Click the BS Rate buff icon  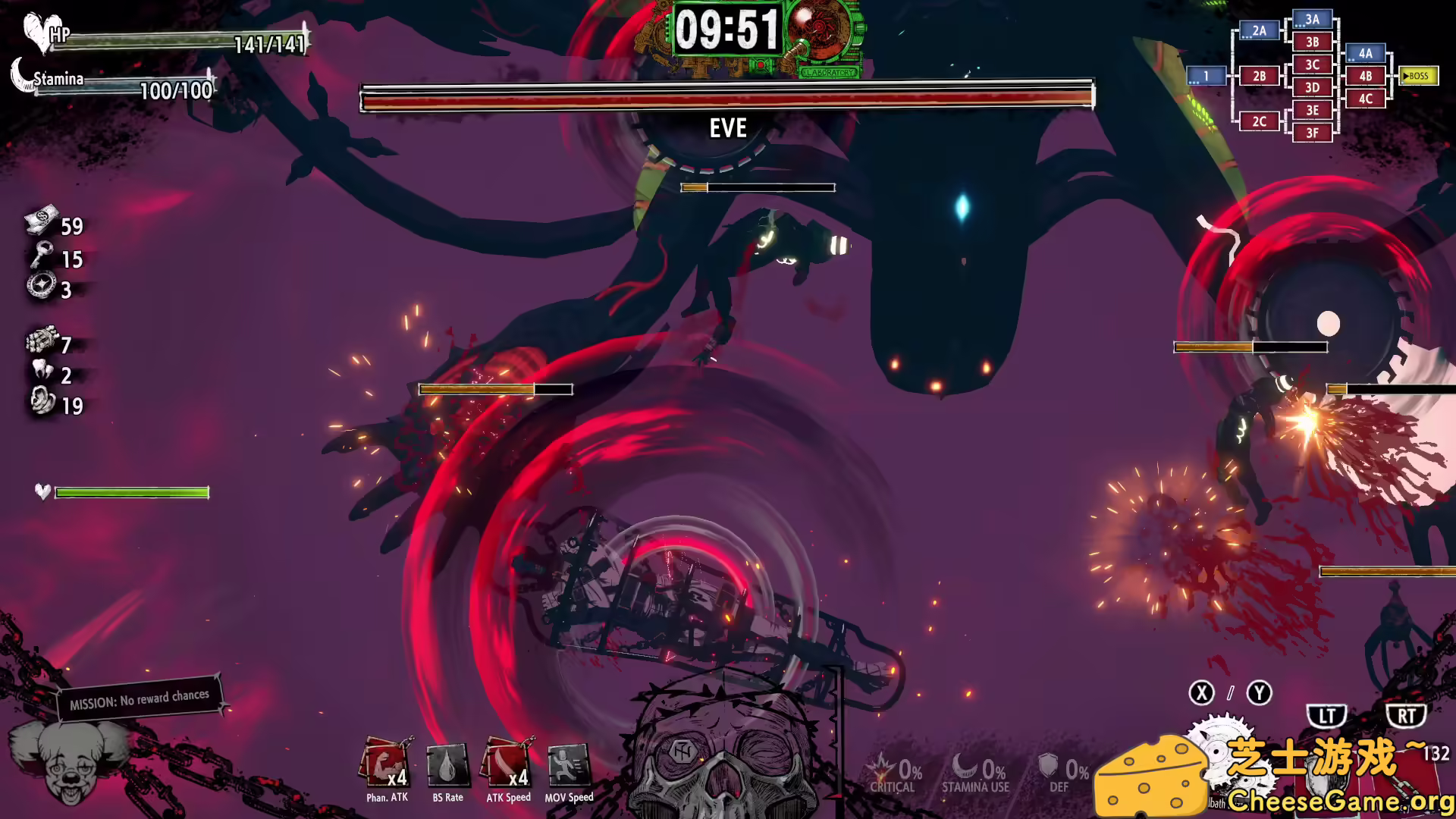tap(447, 764)
